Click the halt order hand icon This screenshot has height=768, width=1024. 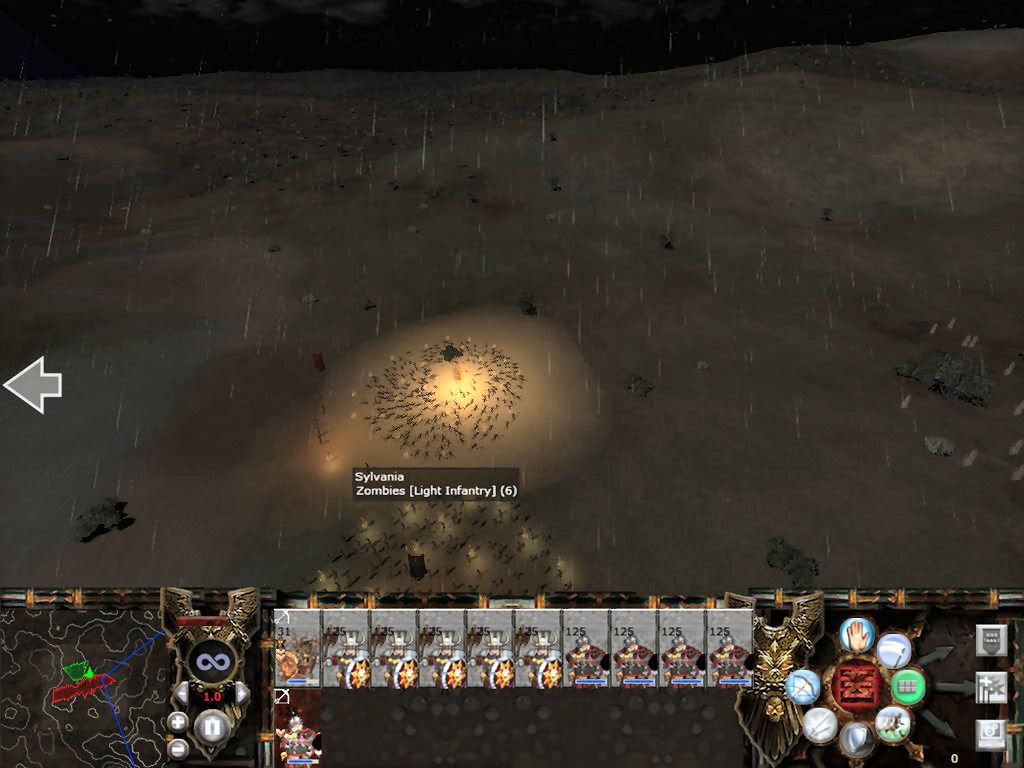pos(856,632)
